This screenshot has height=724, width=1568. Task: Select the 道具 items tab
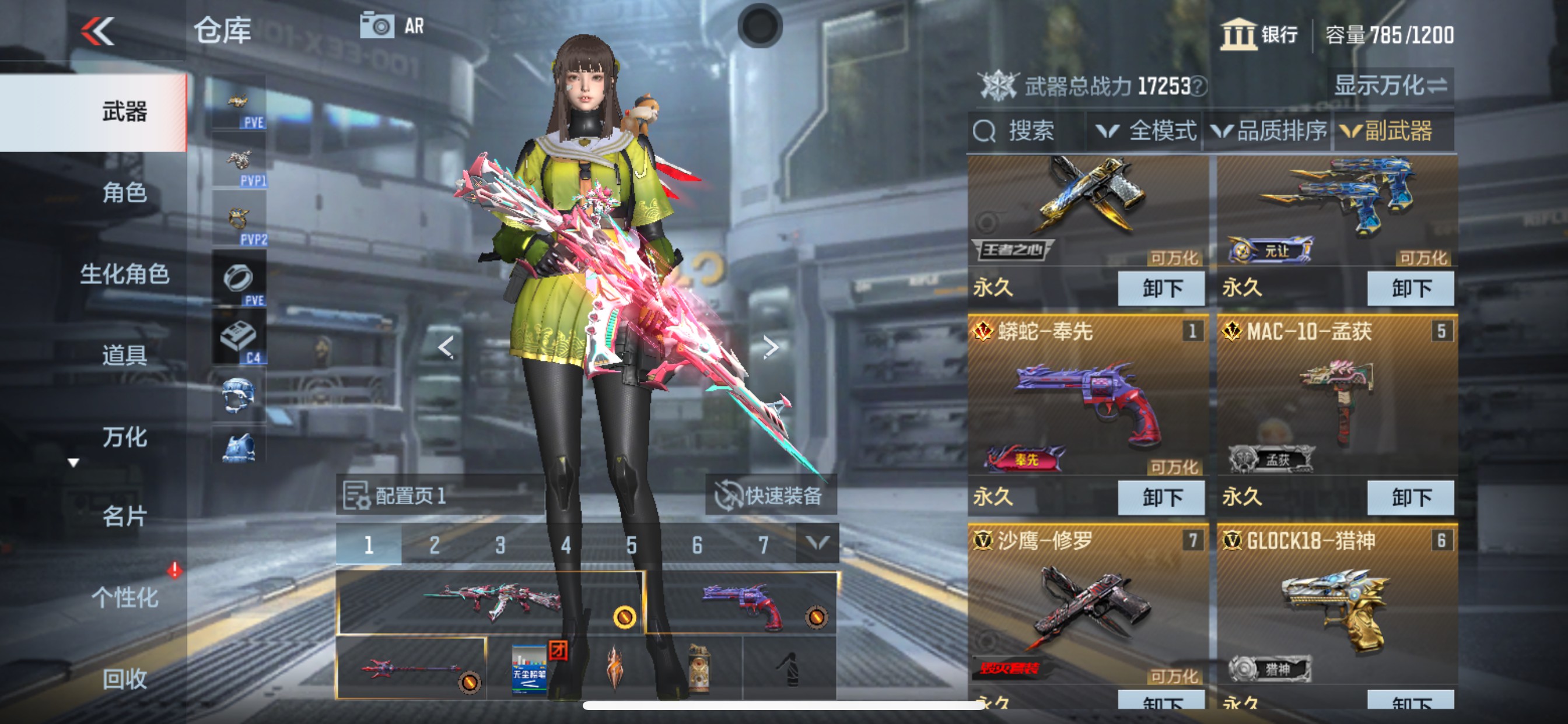tap(124, 354)
